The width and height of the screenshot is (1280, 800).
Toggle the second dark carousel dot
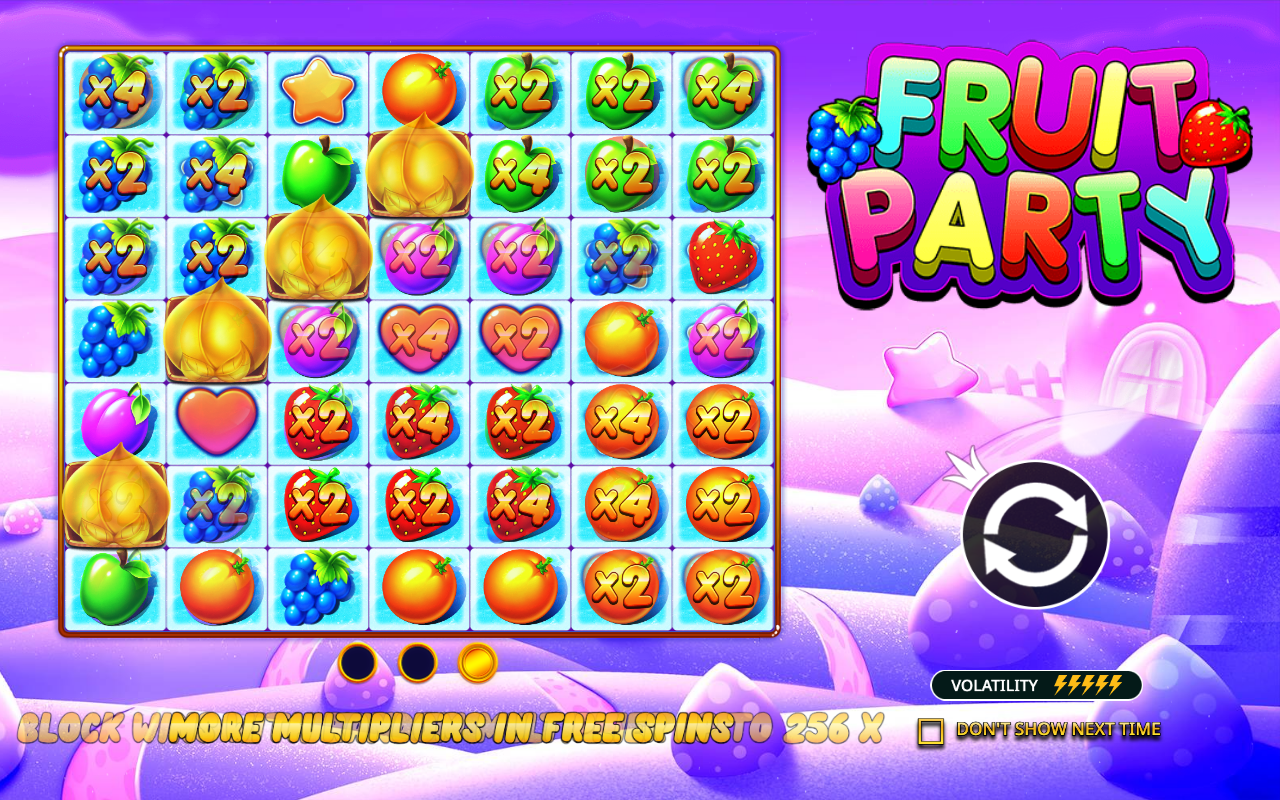[418, 662]
